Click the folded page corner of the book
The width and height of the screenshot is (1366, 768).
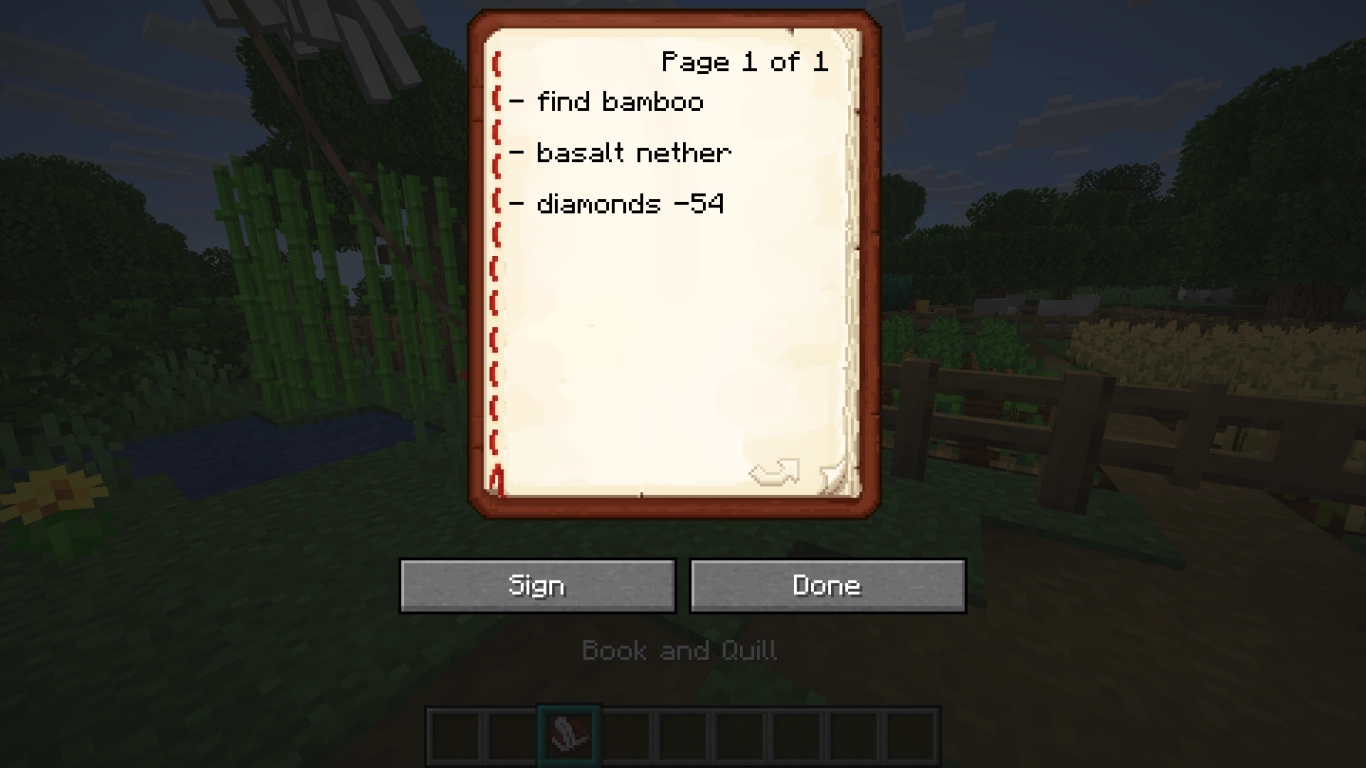(836, 477)
